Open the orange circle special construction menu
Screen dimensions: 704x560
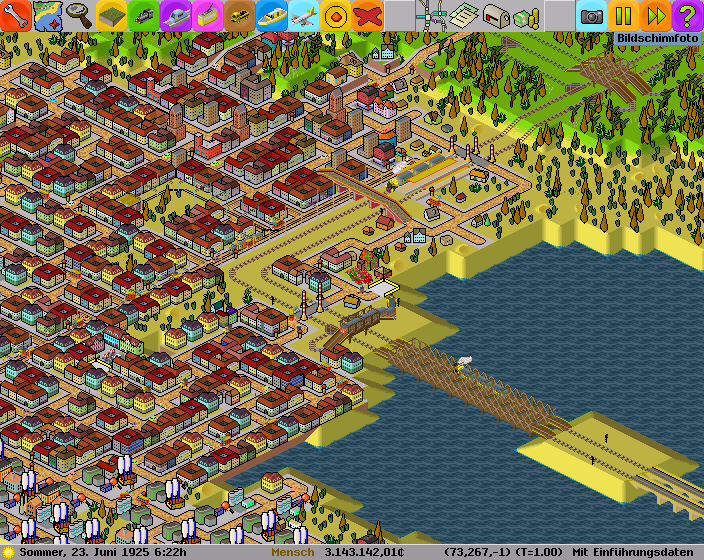pos(336,16)
